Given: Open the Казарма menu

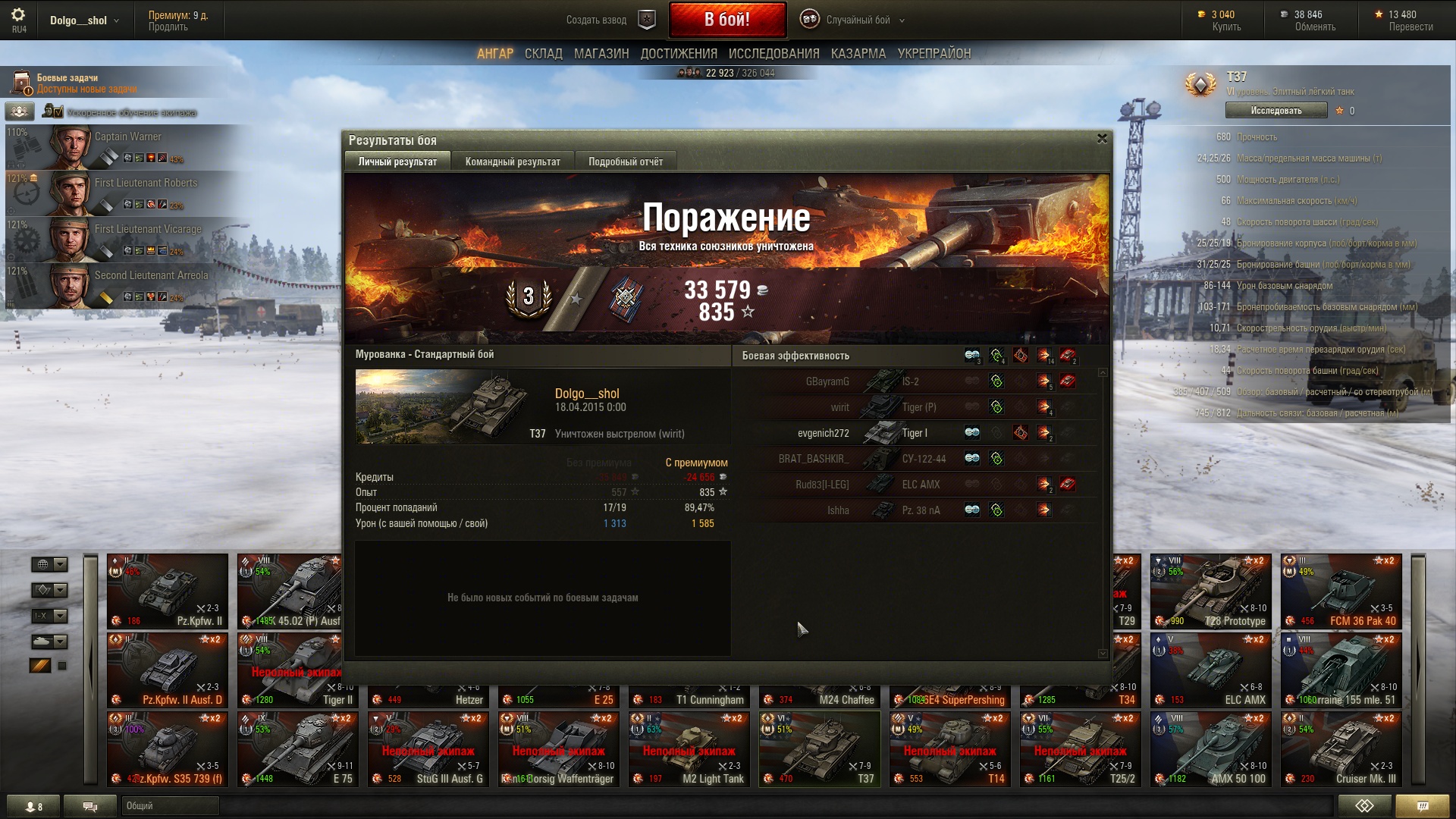Looking at the screenshot, I should (x=858, y=54).
